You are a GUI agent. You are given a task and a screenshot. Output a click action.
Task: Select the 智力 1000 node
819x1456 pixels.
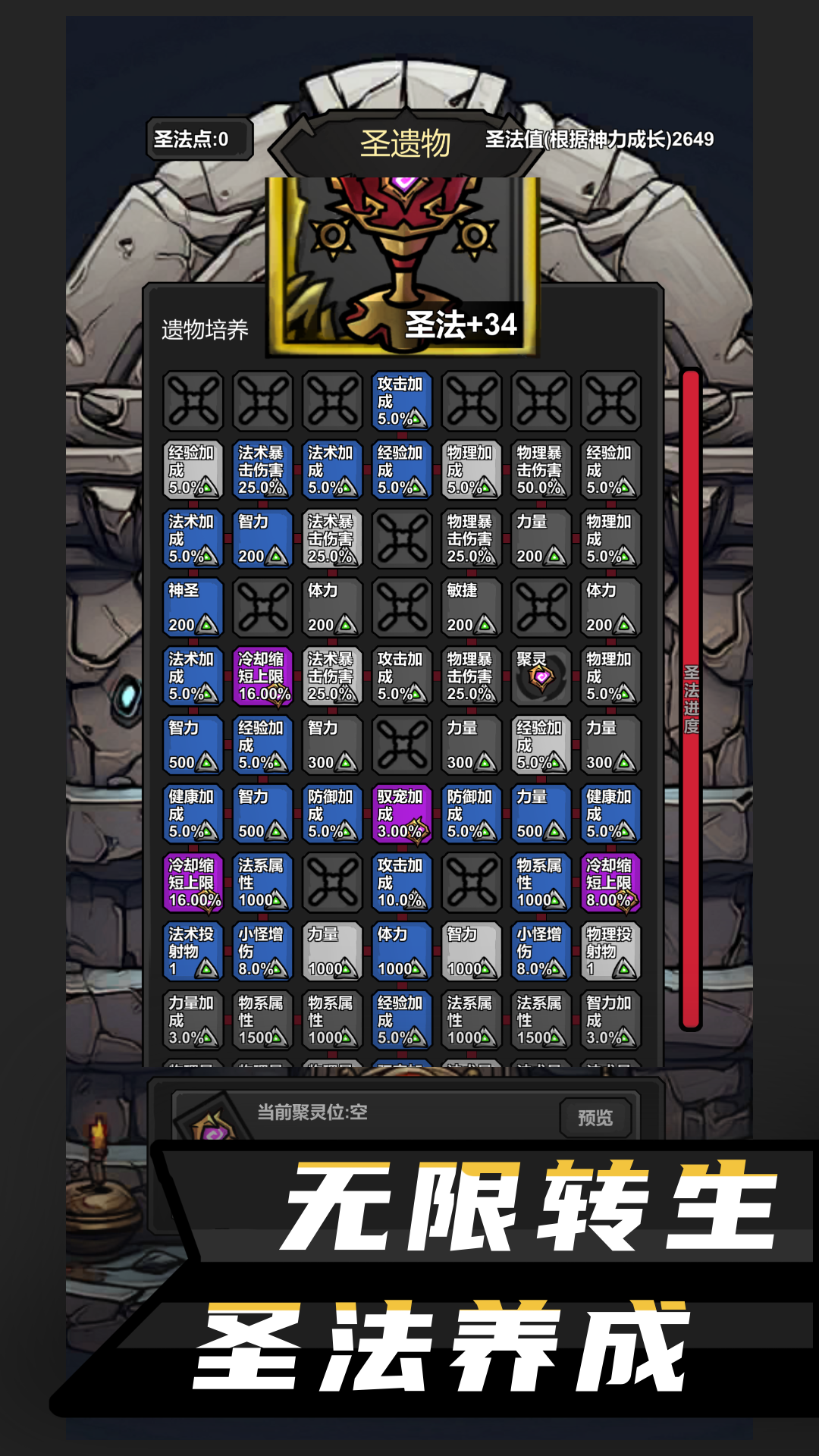[471, 951]
